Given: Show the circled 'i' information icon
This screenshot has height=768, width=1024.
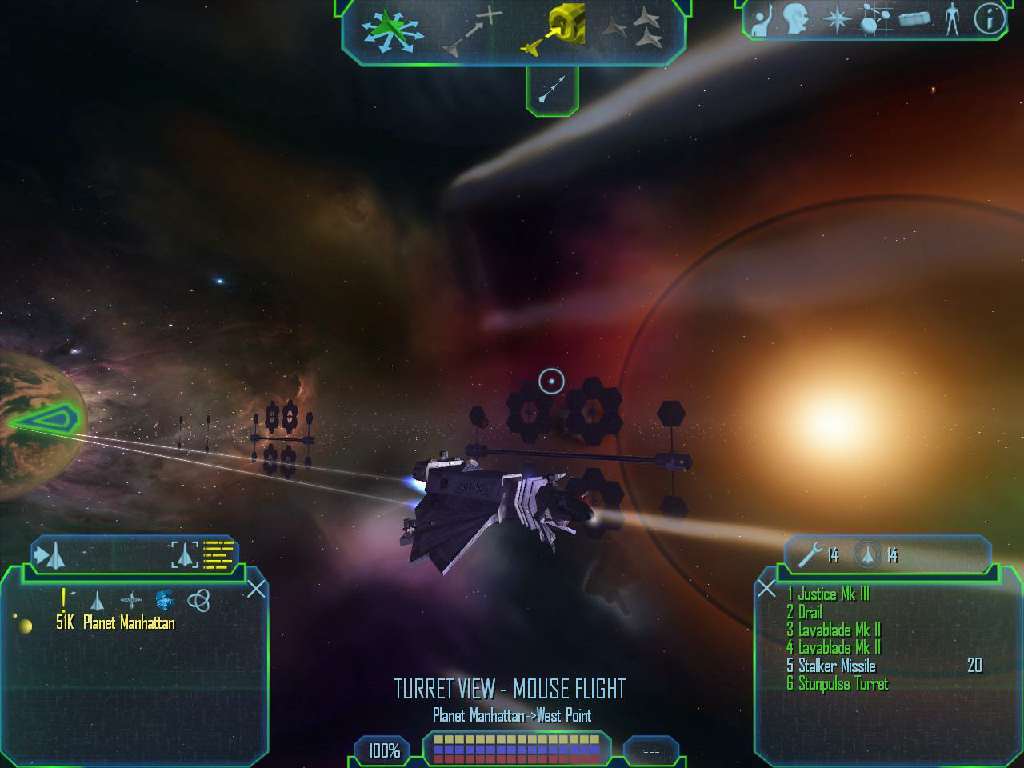Looking at the screenshot, I should pos(989,19).
